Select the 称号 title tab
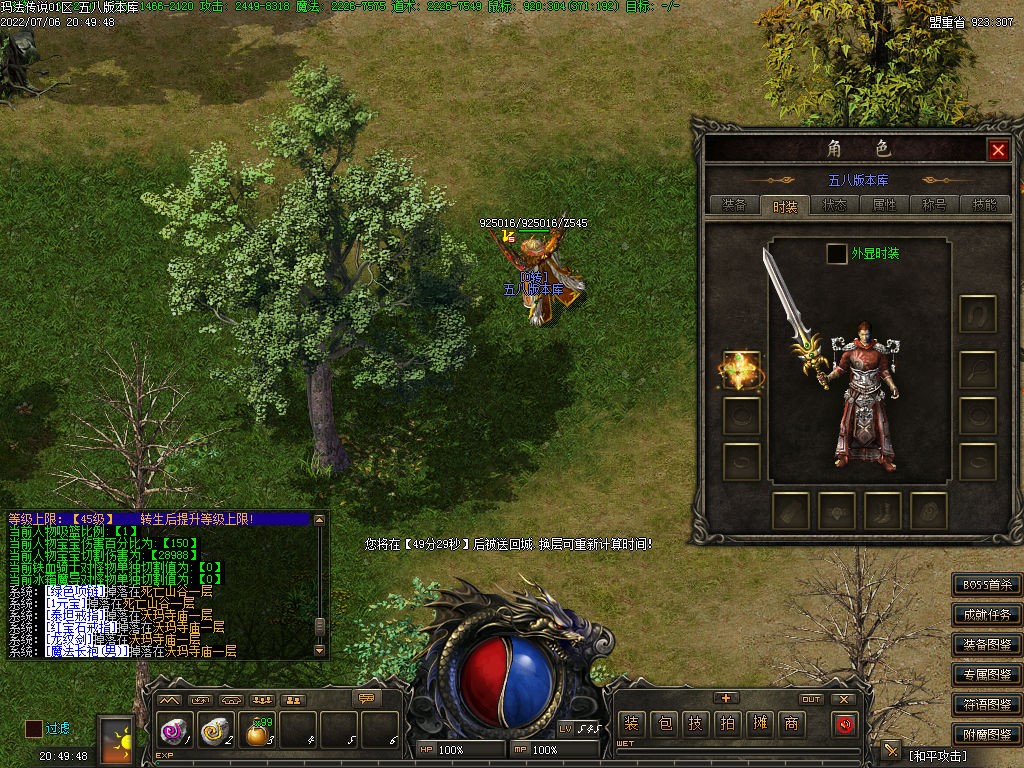1024x768 pixels. coord(935,205)
